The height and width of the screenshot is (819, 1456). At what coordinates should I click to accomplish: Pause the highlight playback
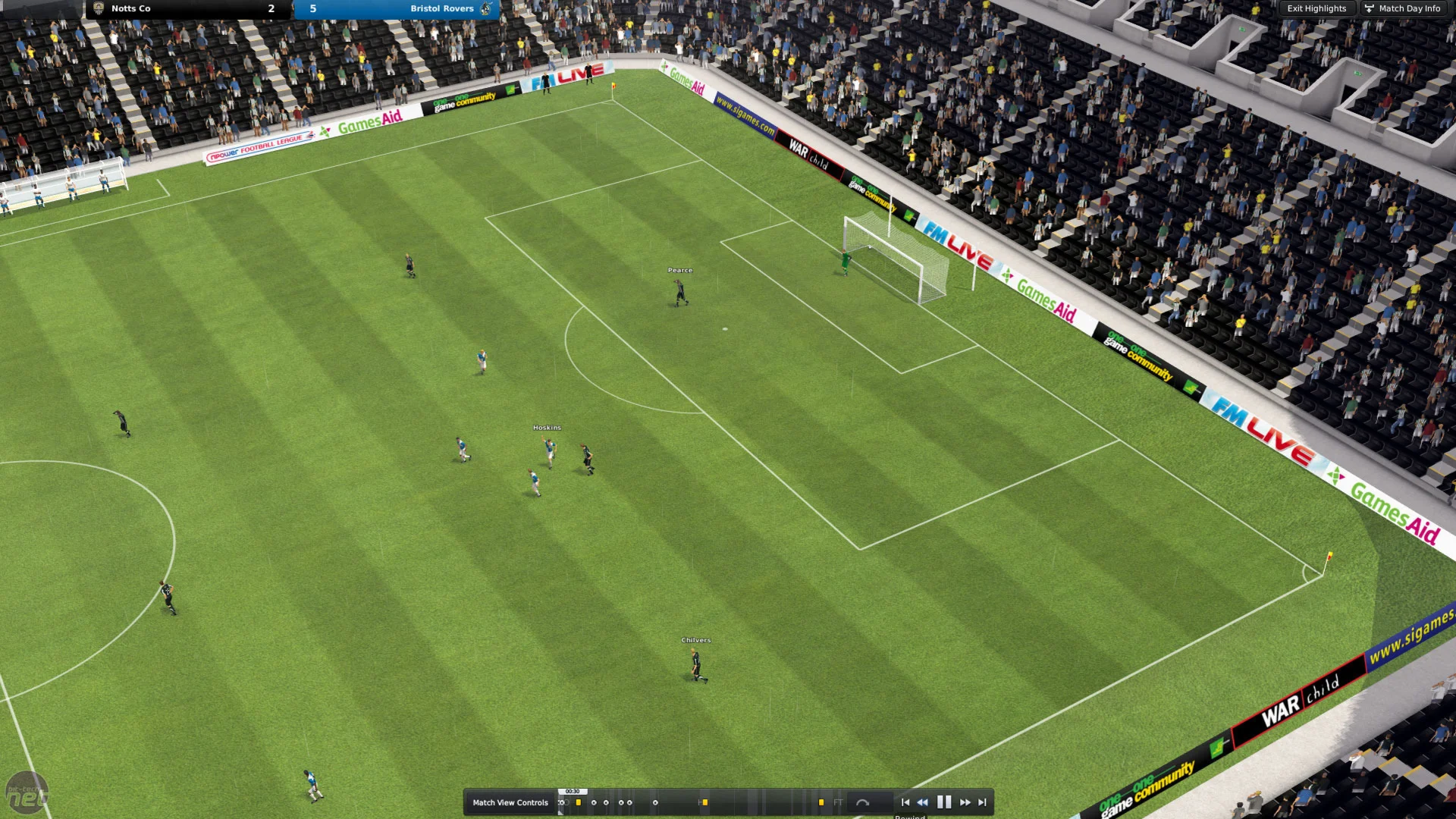[x=943, y=802]
